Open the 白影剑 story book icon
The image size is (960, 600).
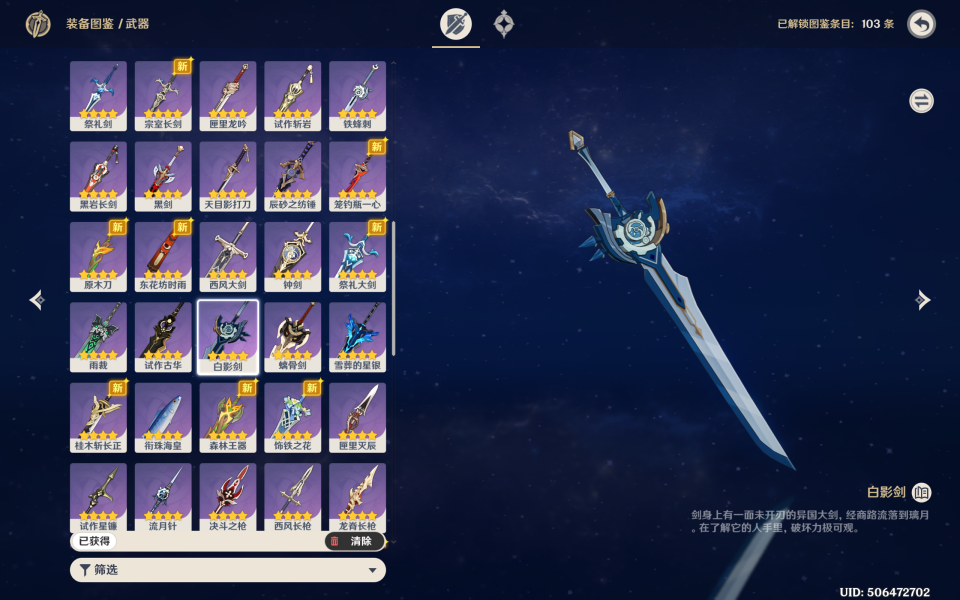point(921,492)
